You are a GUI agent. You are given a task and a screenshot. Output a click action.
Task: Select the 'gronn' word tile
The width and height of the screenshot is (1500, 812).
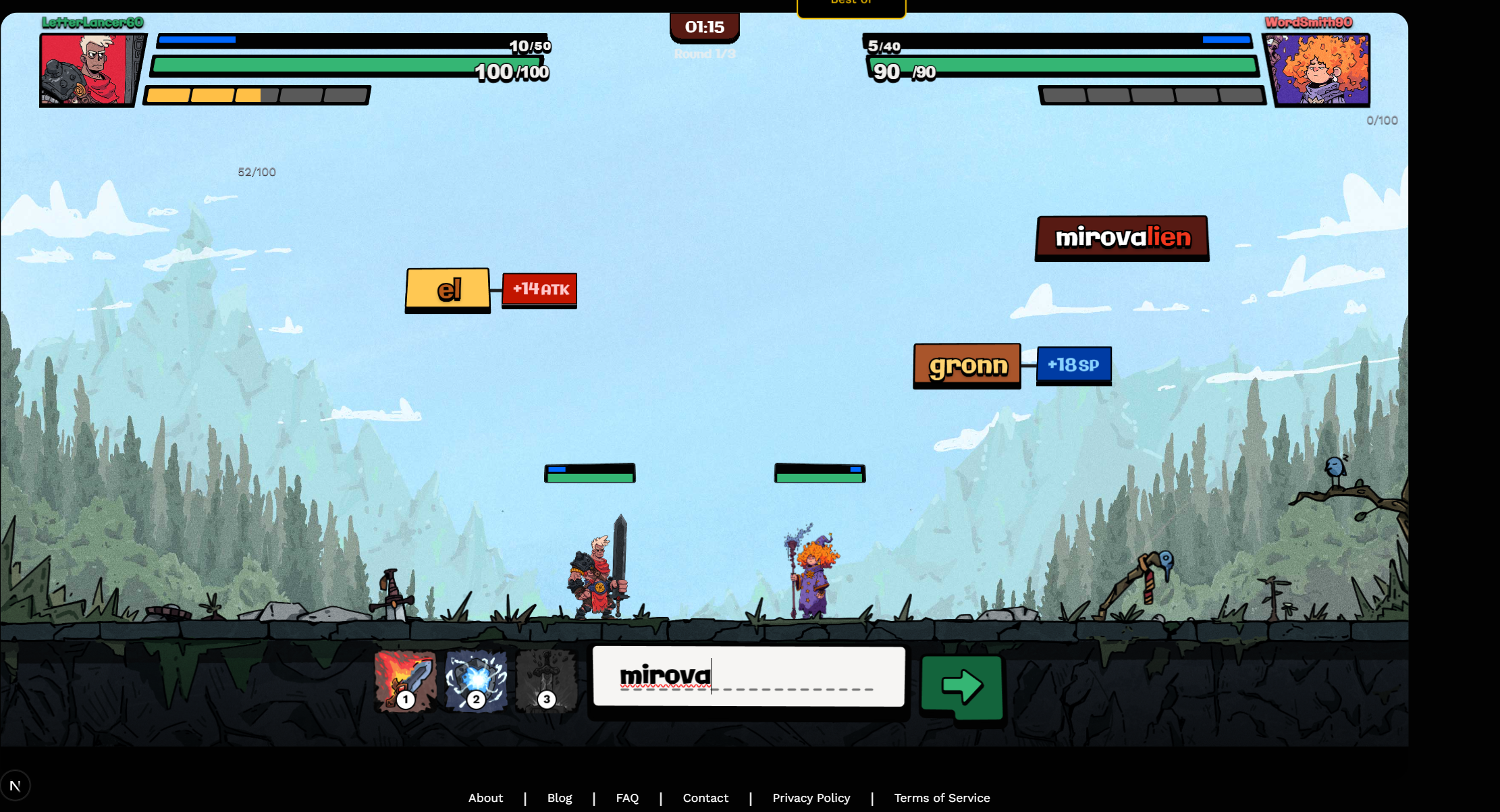coord(967,365)
